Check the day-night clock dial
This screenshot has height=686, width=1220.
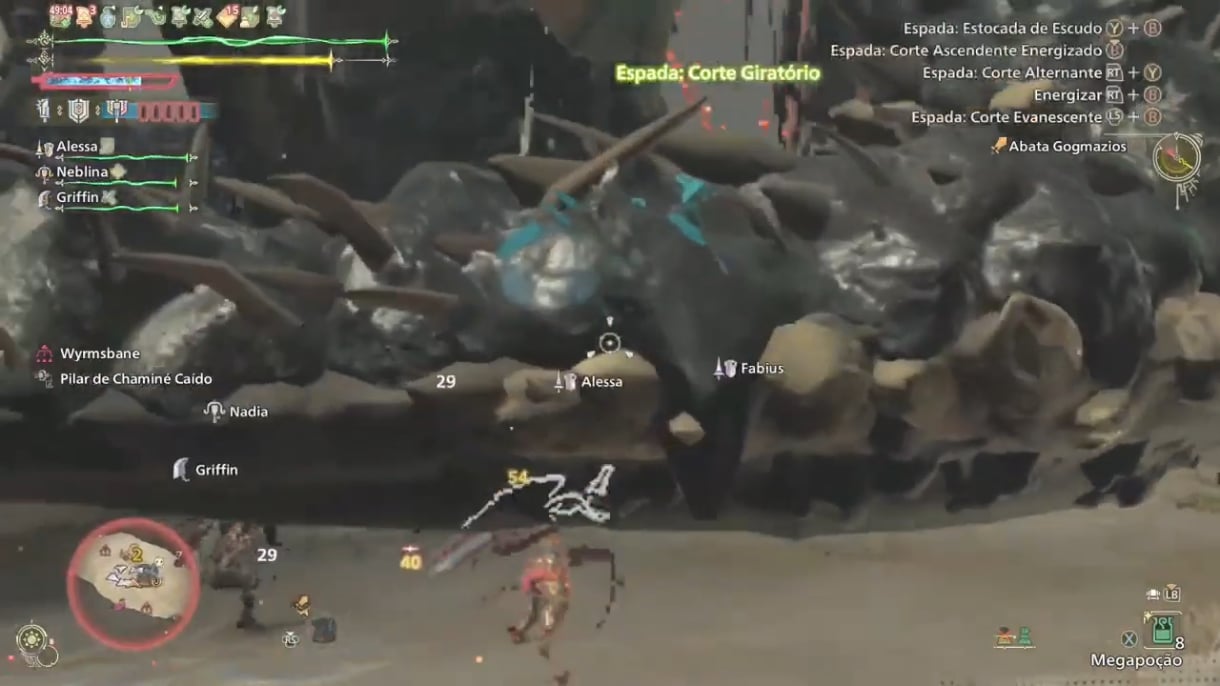click(1176, 157)
